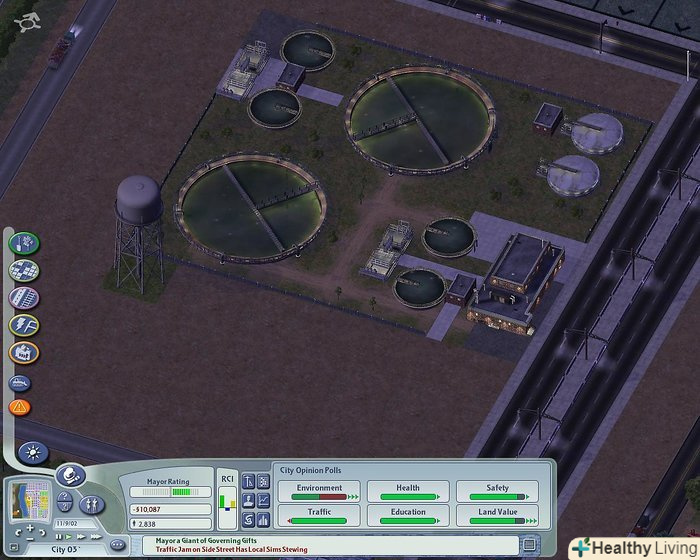View the Traffic opinion poll
Viewport: 700px width, 560px height.
[x=319, y=515]
